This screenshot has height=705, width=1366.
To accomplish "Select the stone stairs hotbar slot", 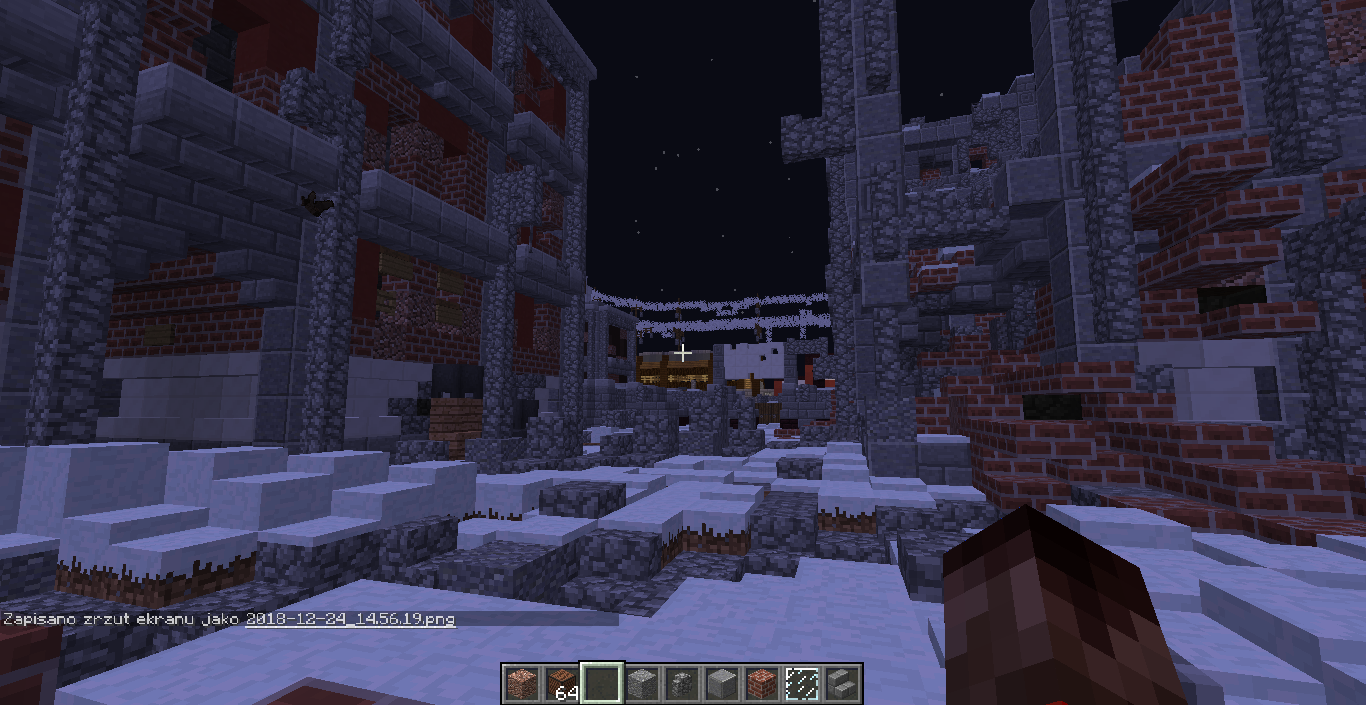I will [842, 683].
